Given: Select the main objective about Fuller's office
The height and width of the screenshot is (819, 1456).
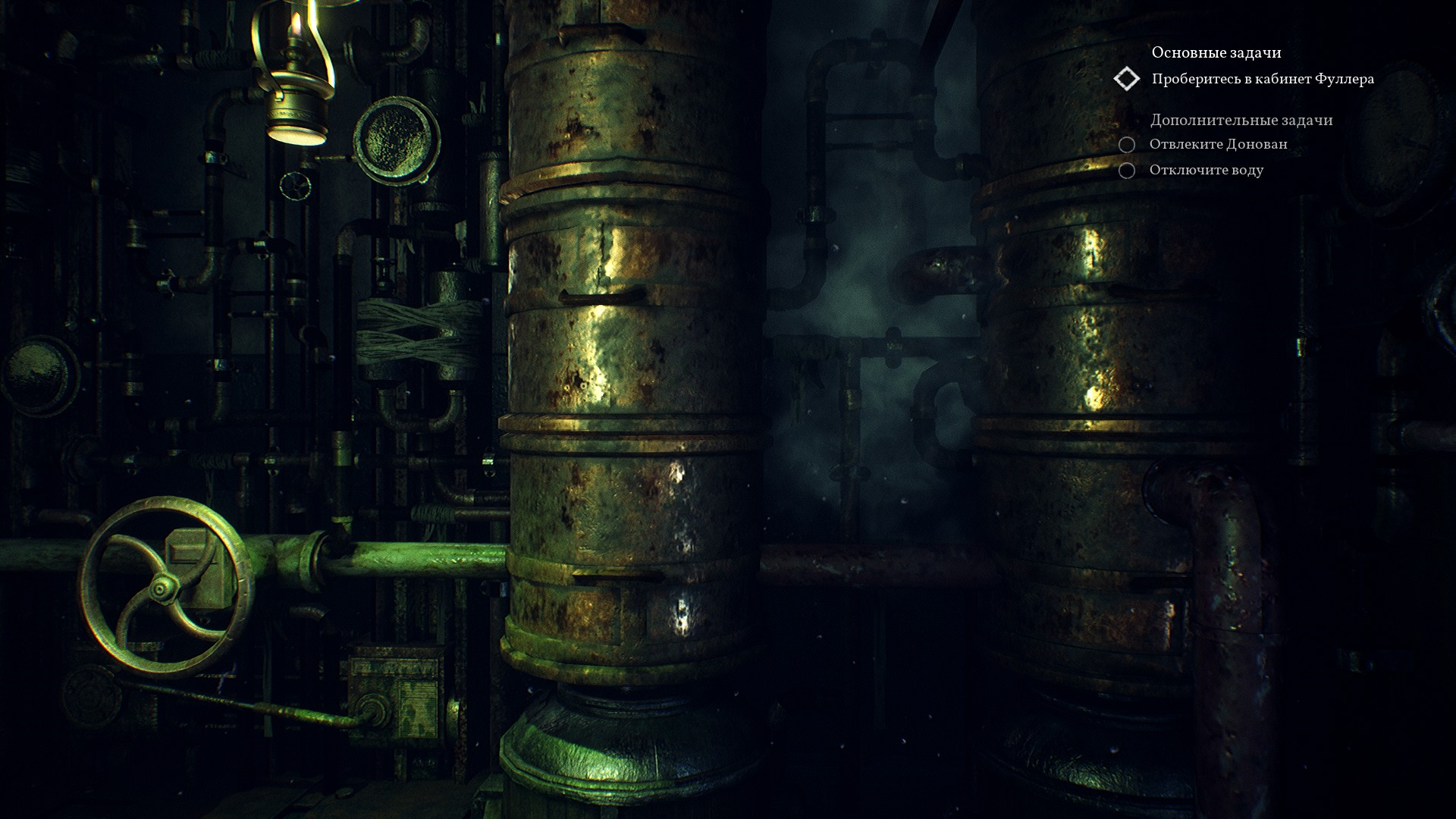Looking at the screenshot, I should click(x=1263, y=79).
